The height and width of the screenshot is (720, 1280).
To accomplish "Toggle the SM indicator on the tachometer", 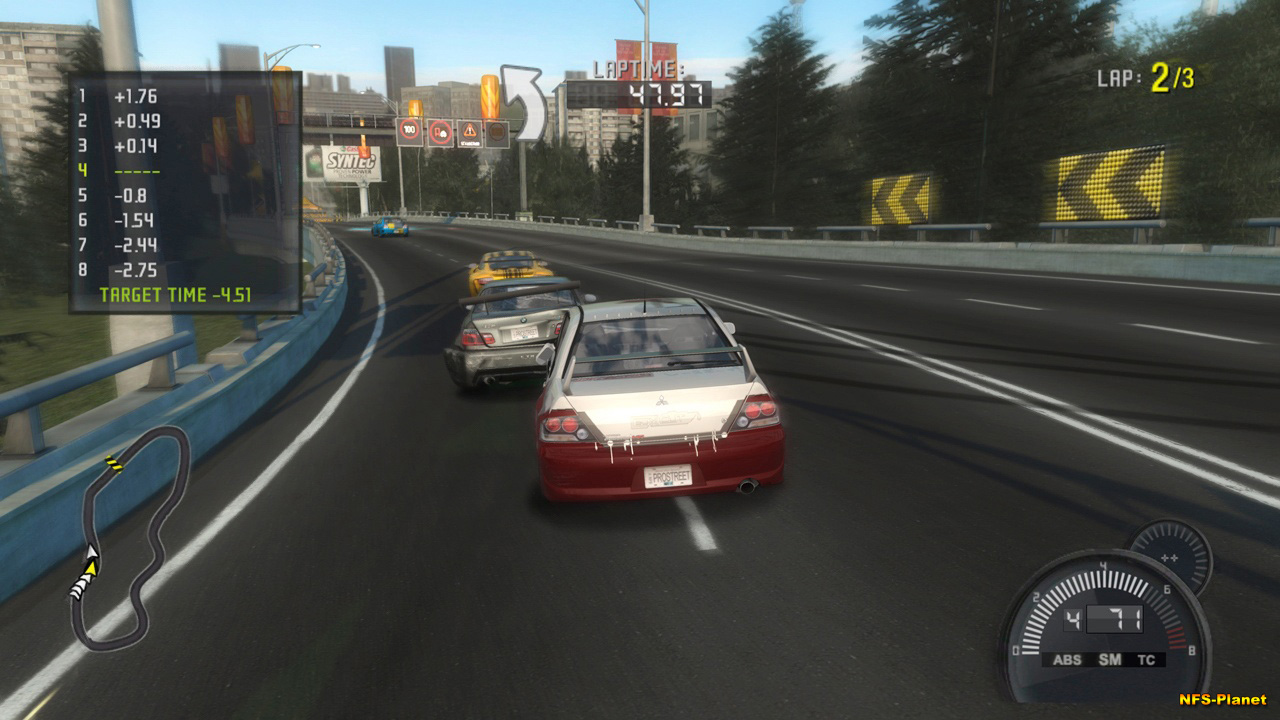I will point(1109,660).
